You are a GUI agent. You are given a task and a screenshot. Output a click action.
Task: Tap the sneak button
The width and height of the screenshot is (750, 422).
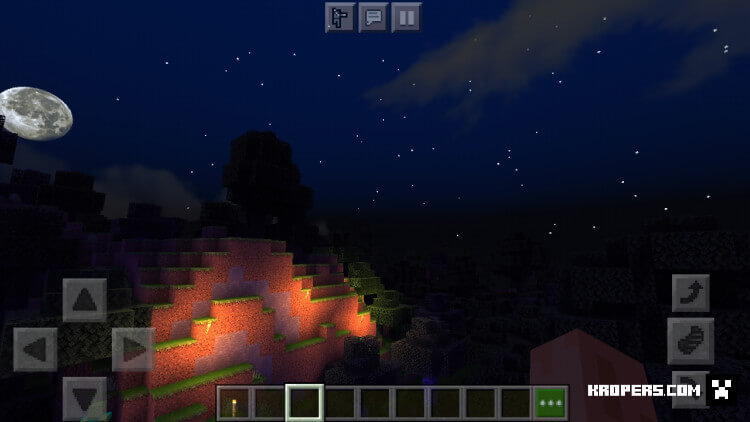tap(691, 341)
